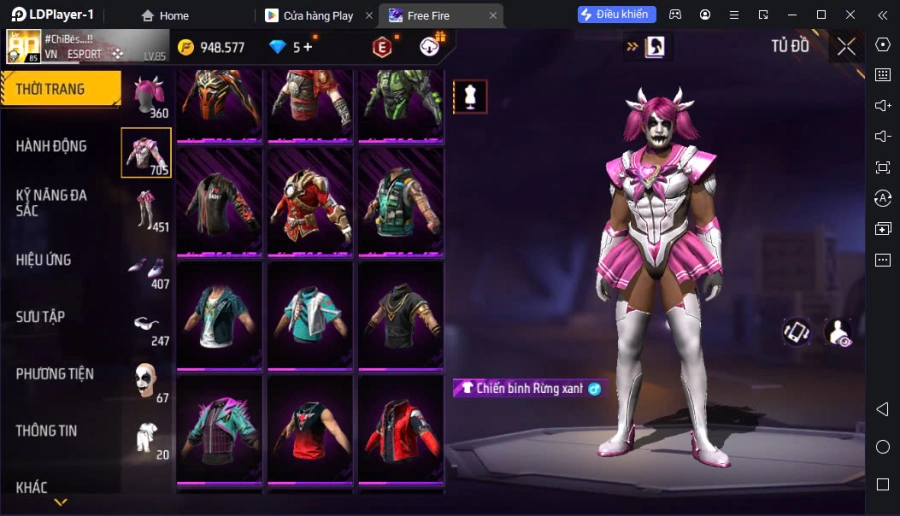Open the shoes subcategory with 407 items
Image resolution: width=900 pixels, height=516 pixels.
click(147, 268)
